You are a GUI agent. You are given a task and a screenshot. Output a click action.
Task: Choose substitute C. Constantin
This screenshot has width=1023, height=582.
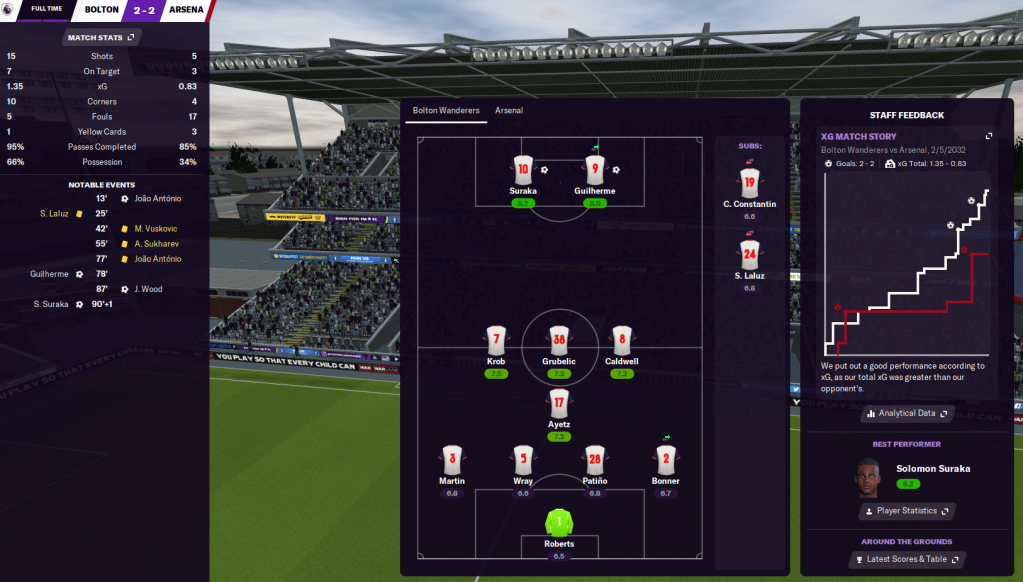(749, 183)
